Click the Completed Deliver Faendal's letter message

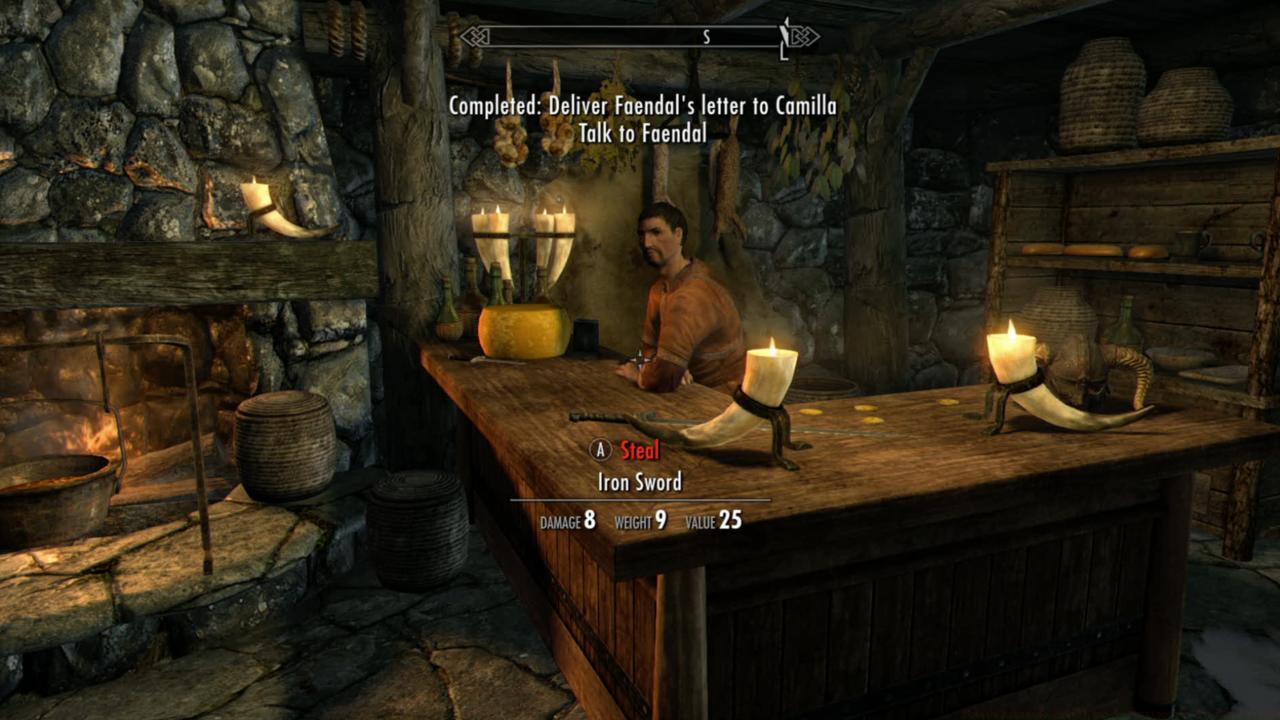(644, 107)
